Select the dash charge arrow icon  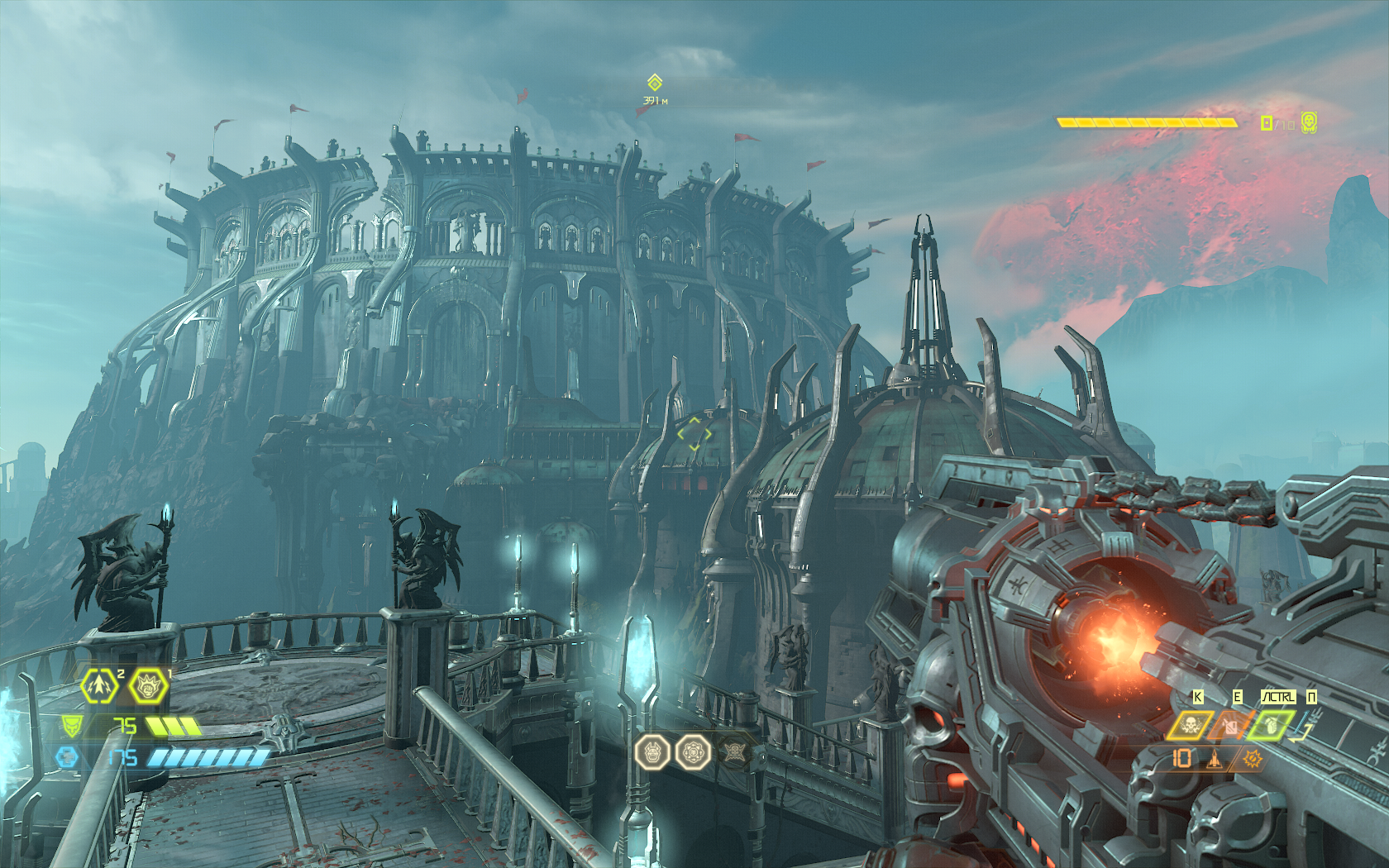pos(100,685)
